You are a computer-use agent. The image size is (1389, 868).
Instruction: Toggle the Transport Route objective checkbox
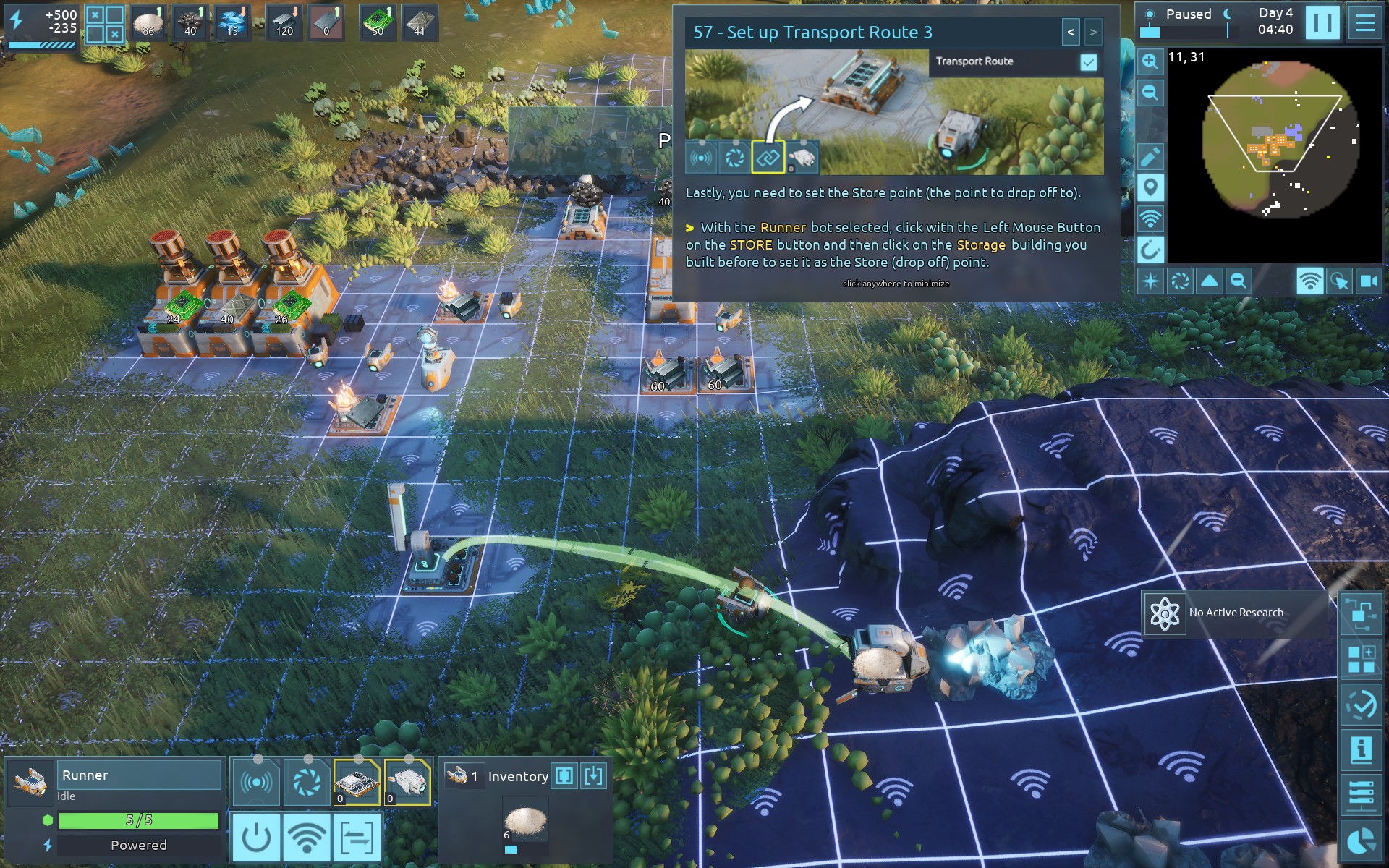[x=1088, y=62]
